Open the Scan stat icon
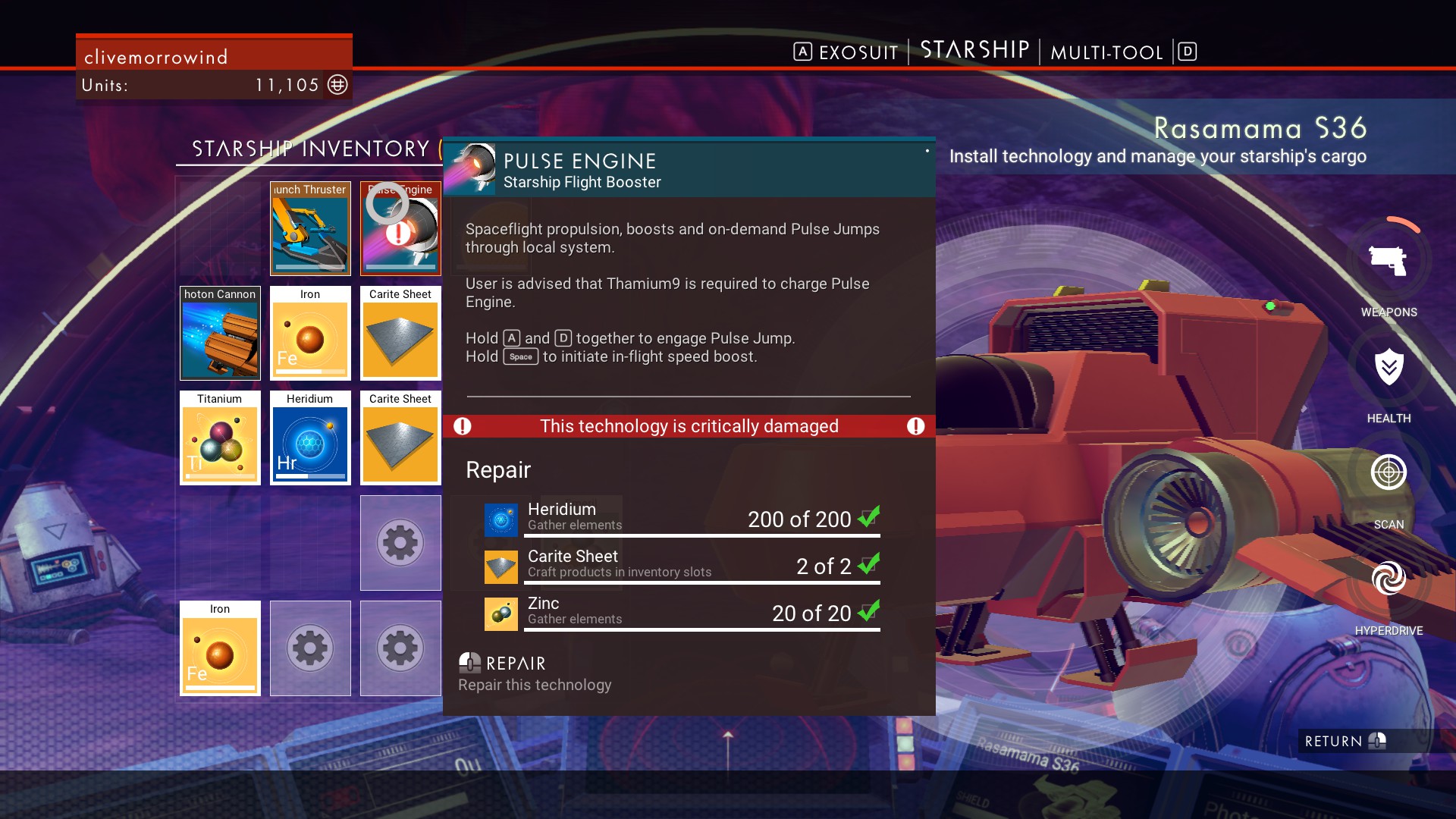 click(x=1389, y=472)
